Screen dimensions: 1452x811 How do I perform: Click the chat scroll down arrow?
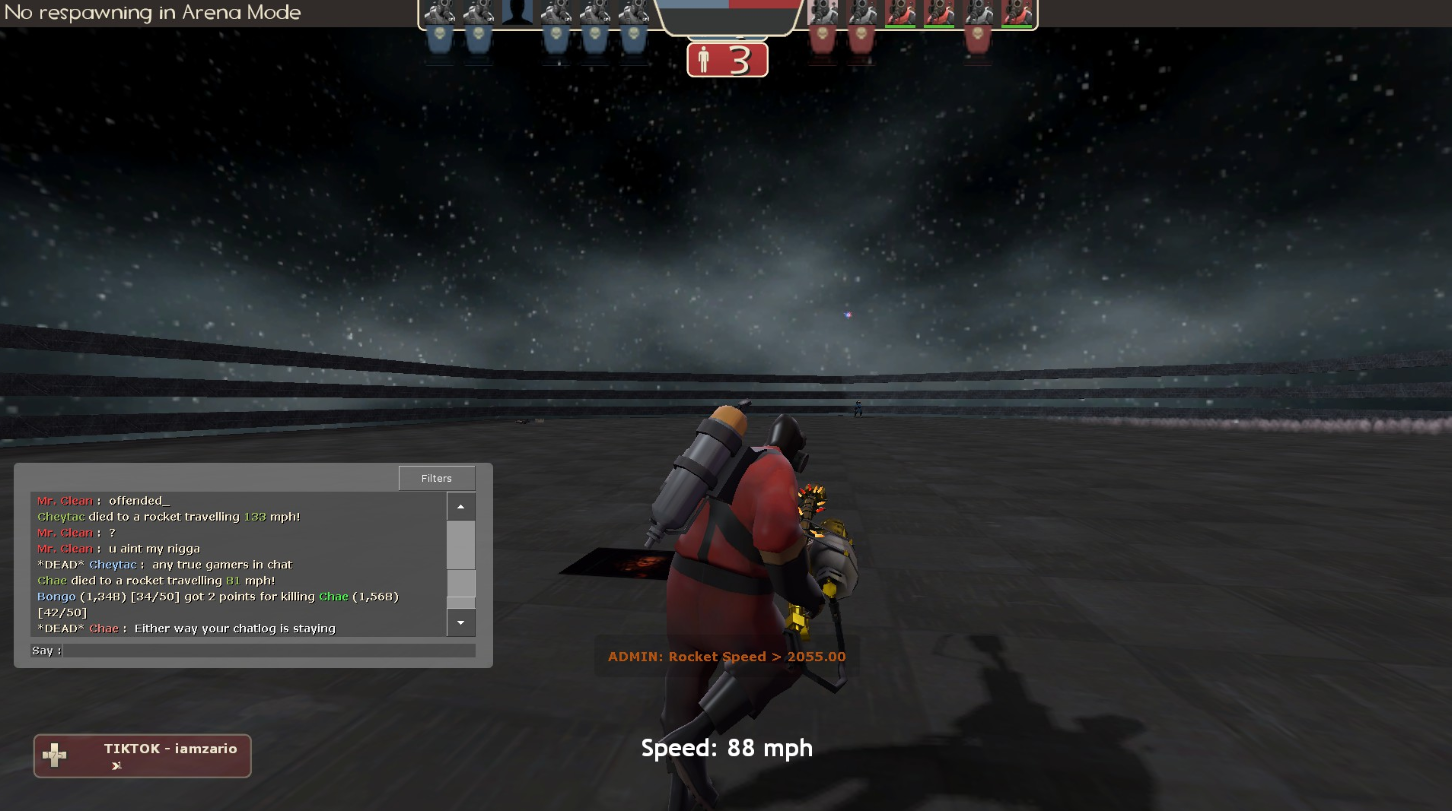coord(460,623)
